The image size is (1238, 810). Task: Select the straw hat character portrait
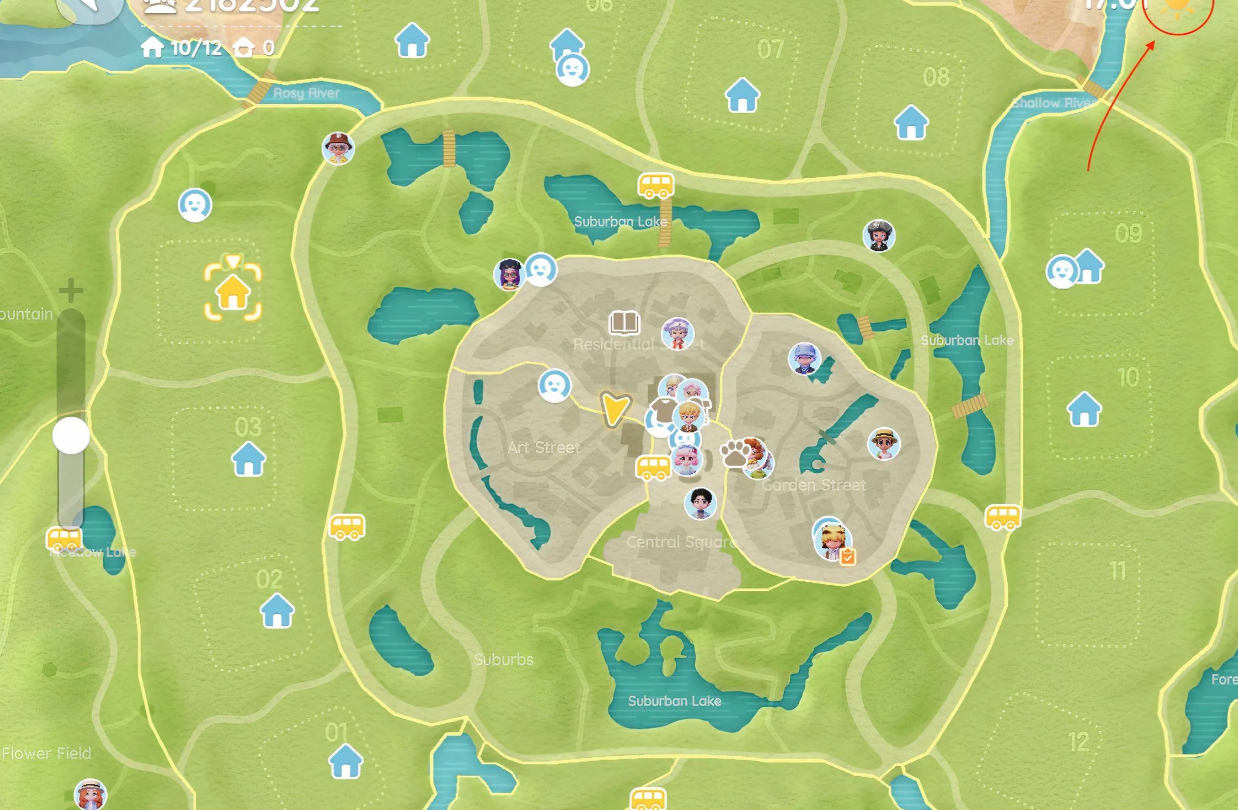click(x=884, y=443)
